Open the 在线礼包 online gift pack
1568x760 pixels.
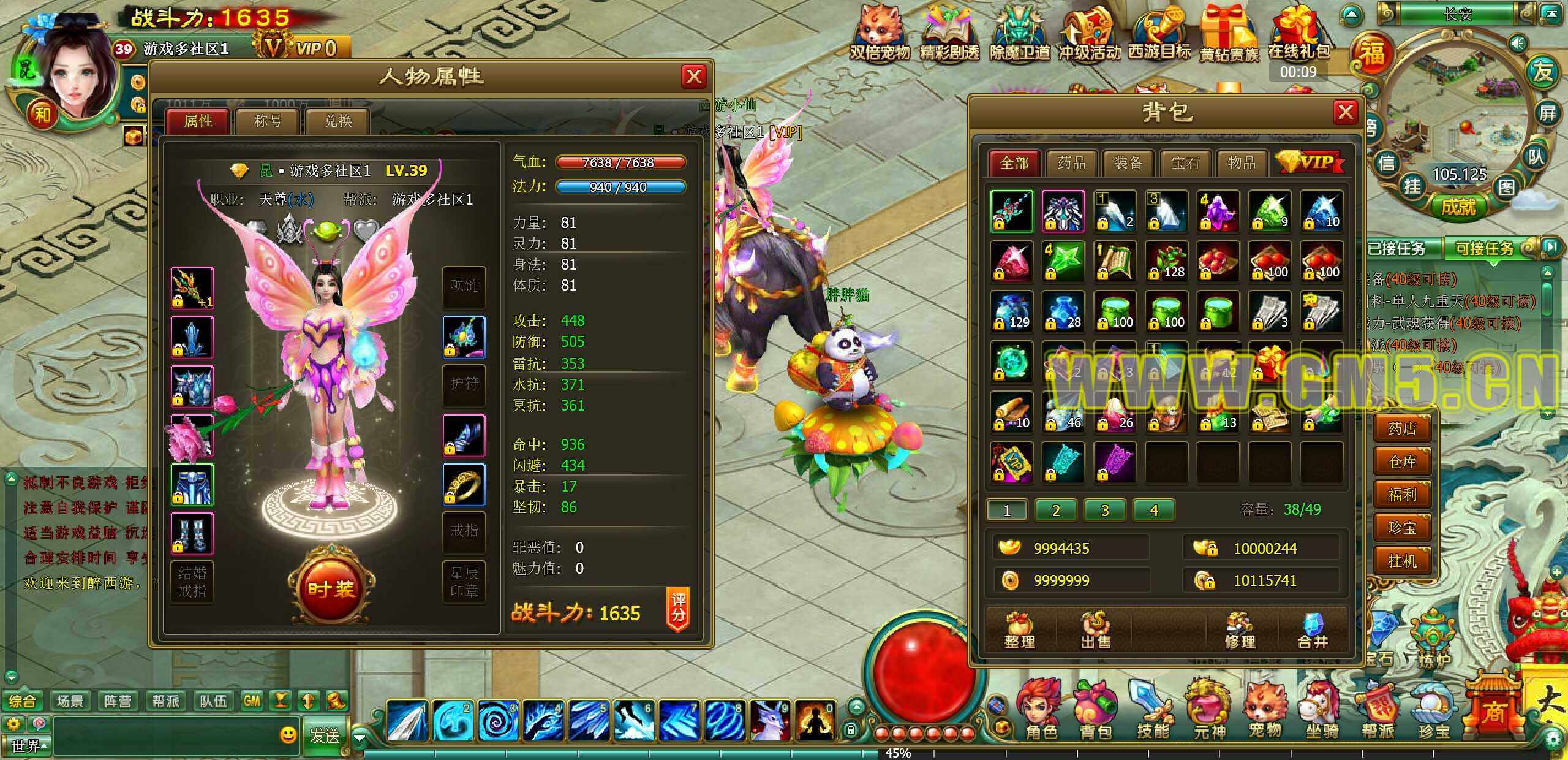pyautogui.click(x=1298, y=37)
